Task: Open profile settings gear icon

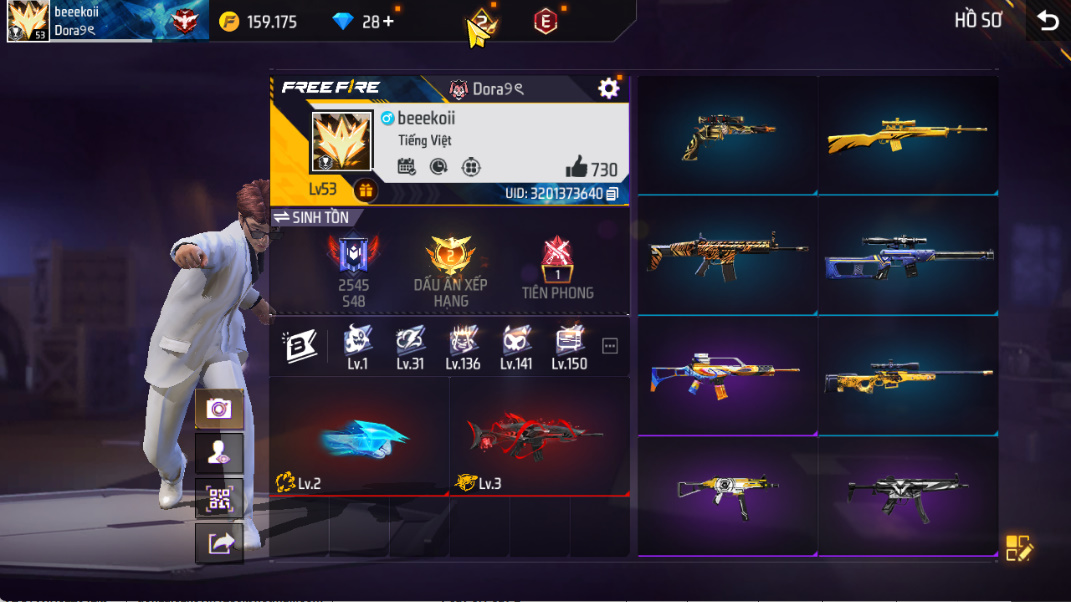Action: 608,89
